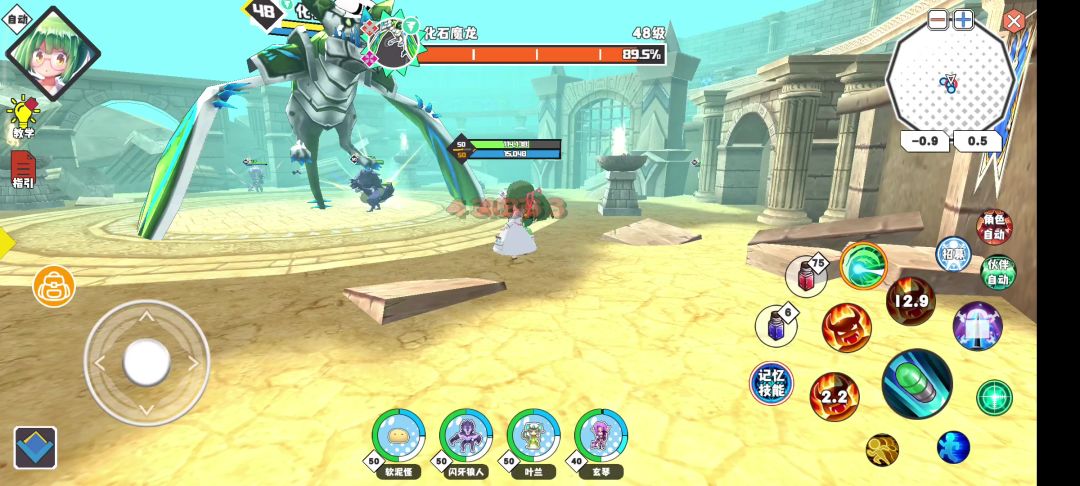1080x486 pixels.
Task: Activate the green crosshair target lock
Action: (x=994, y=398)
